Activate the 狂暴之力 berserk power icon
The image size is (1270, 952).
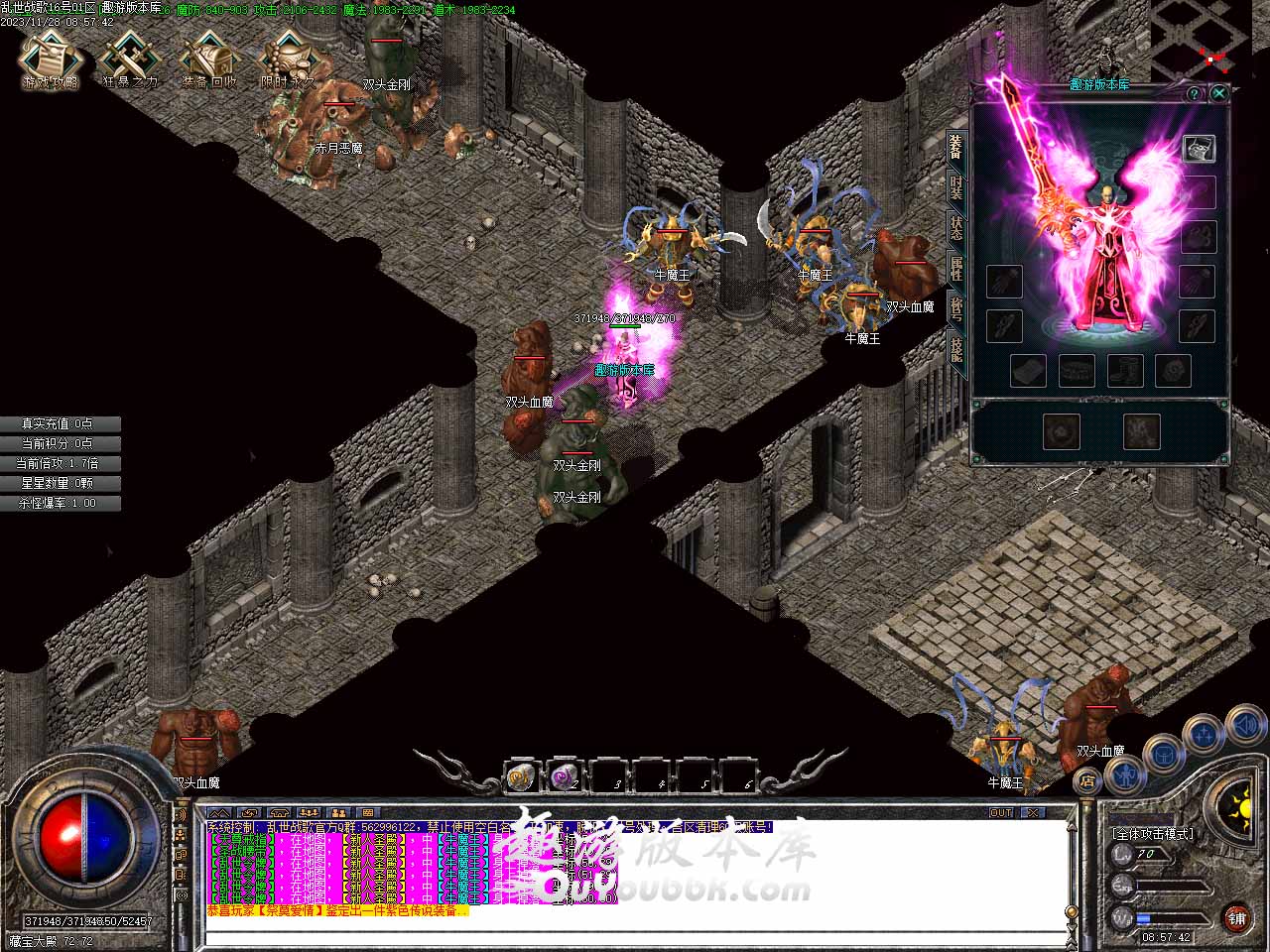130,59
